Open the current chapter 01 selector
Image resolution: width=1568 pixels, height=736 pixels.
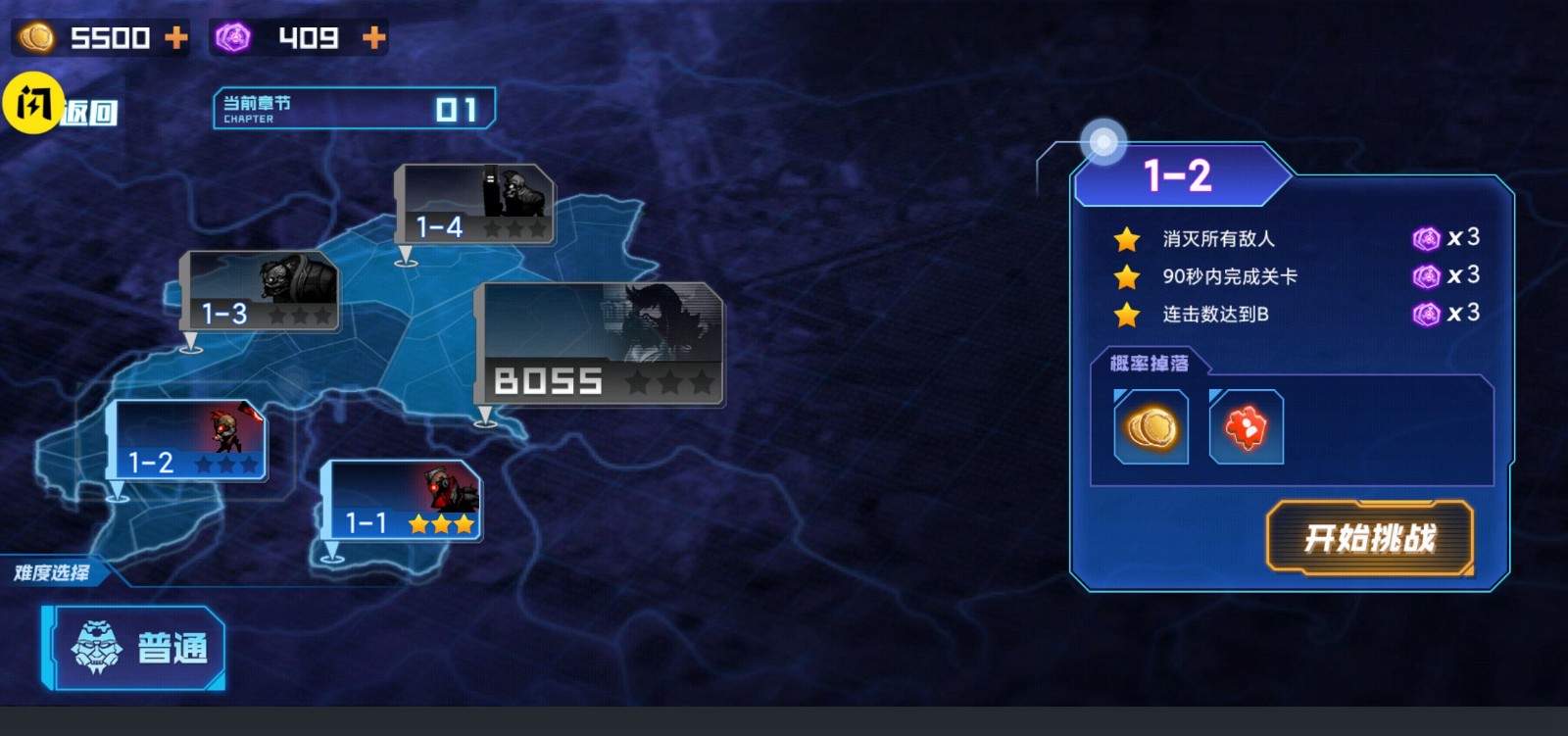(354, 109)
